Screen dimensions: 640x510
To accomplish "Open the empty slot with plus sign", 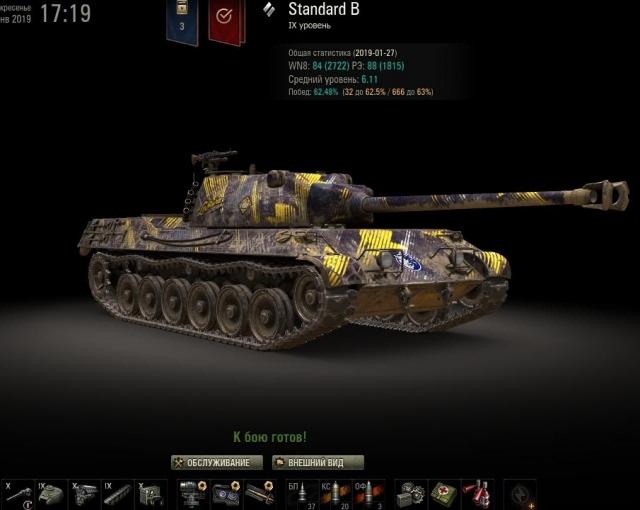I will 523,493.
